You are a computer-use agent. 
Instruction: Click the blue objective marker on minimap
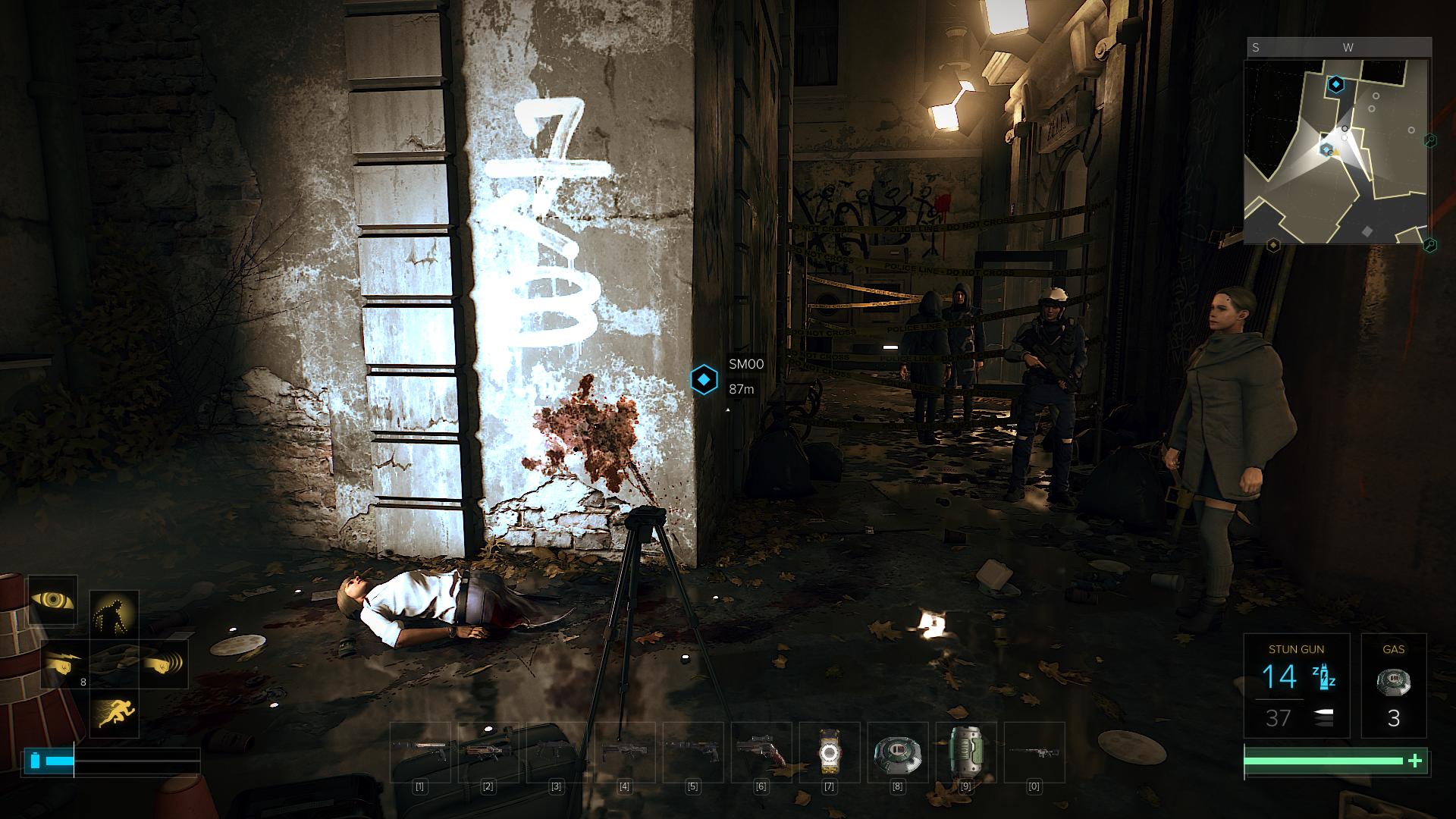click(x=1335, y=84)
